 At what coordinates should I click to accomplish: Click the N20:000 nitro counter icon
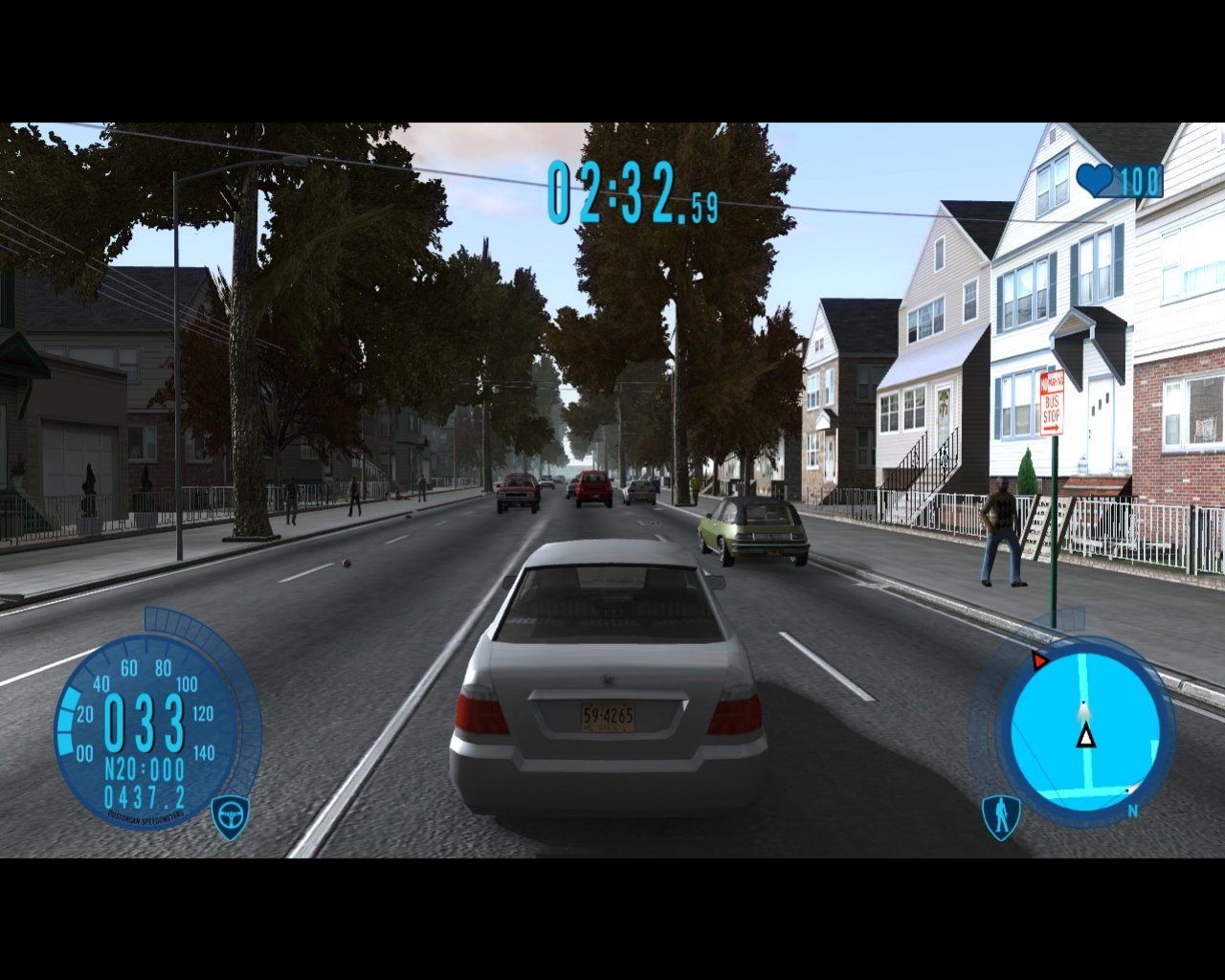(x=144, y=767)
